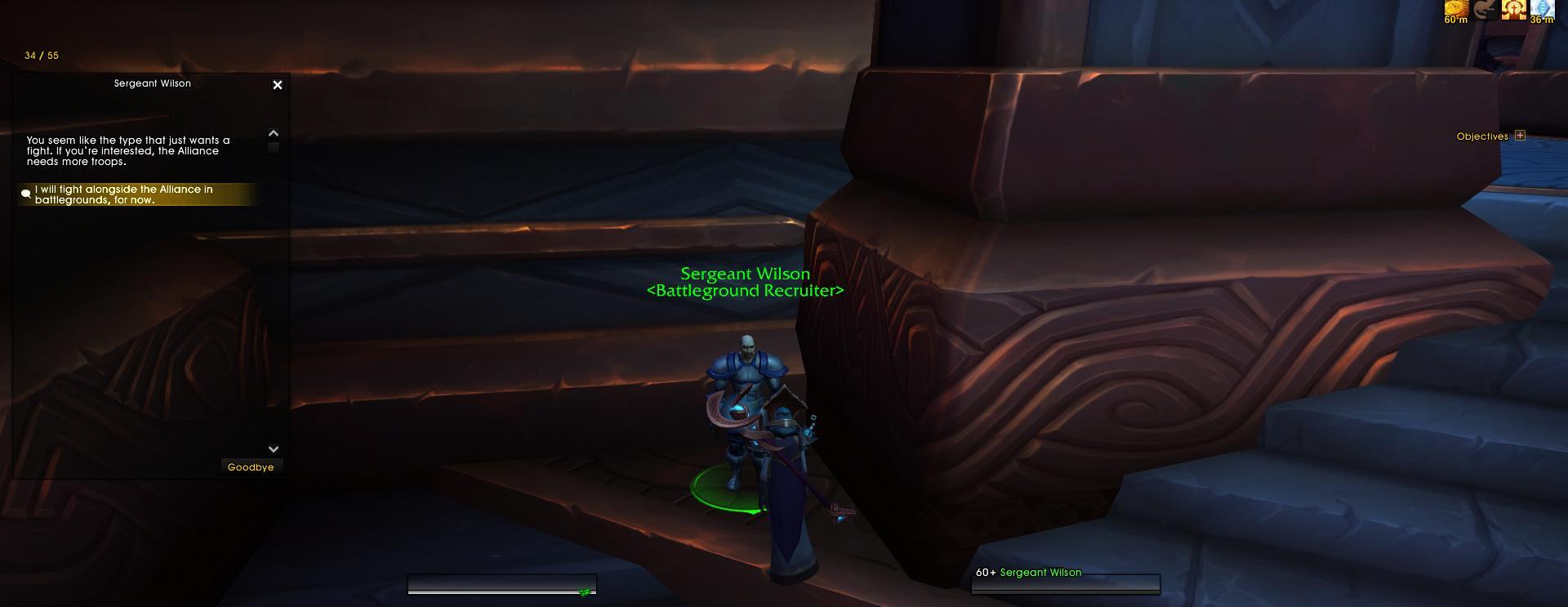Expand the Objectives tracker with the plus button

coord(1520,136)
